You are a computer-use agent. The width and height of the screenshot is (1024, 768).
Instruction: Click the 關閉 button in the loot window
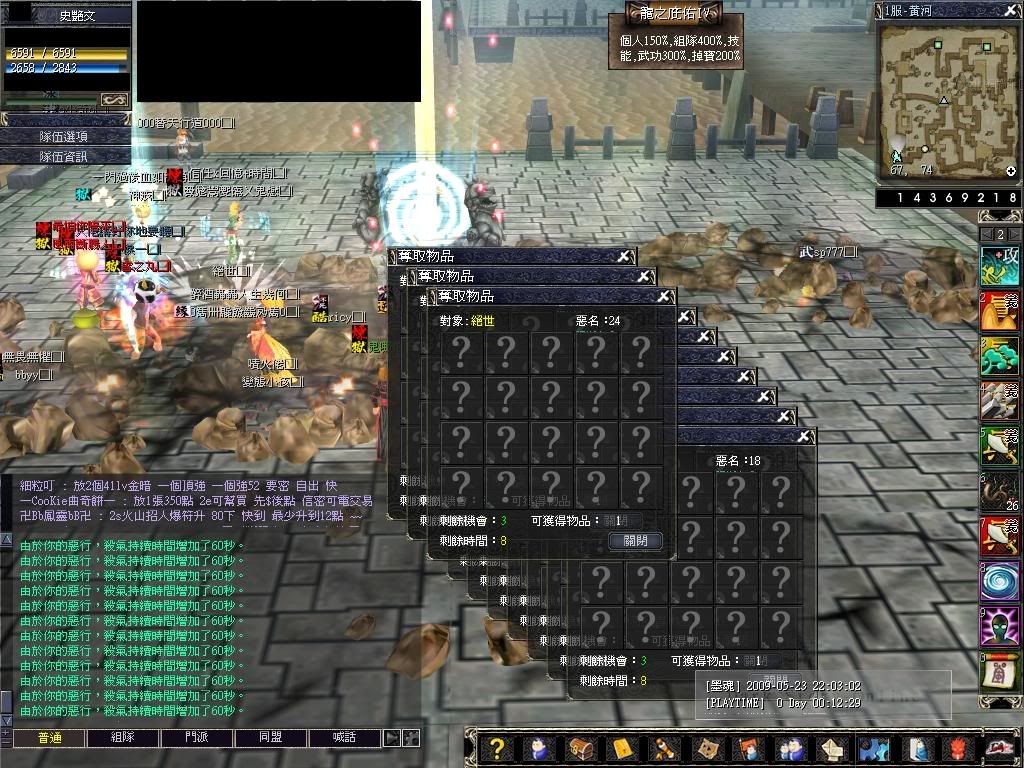tap(635, 540)
